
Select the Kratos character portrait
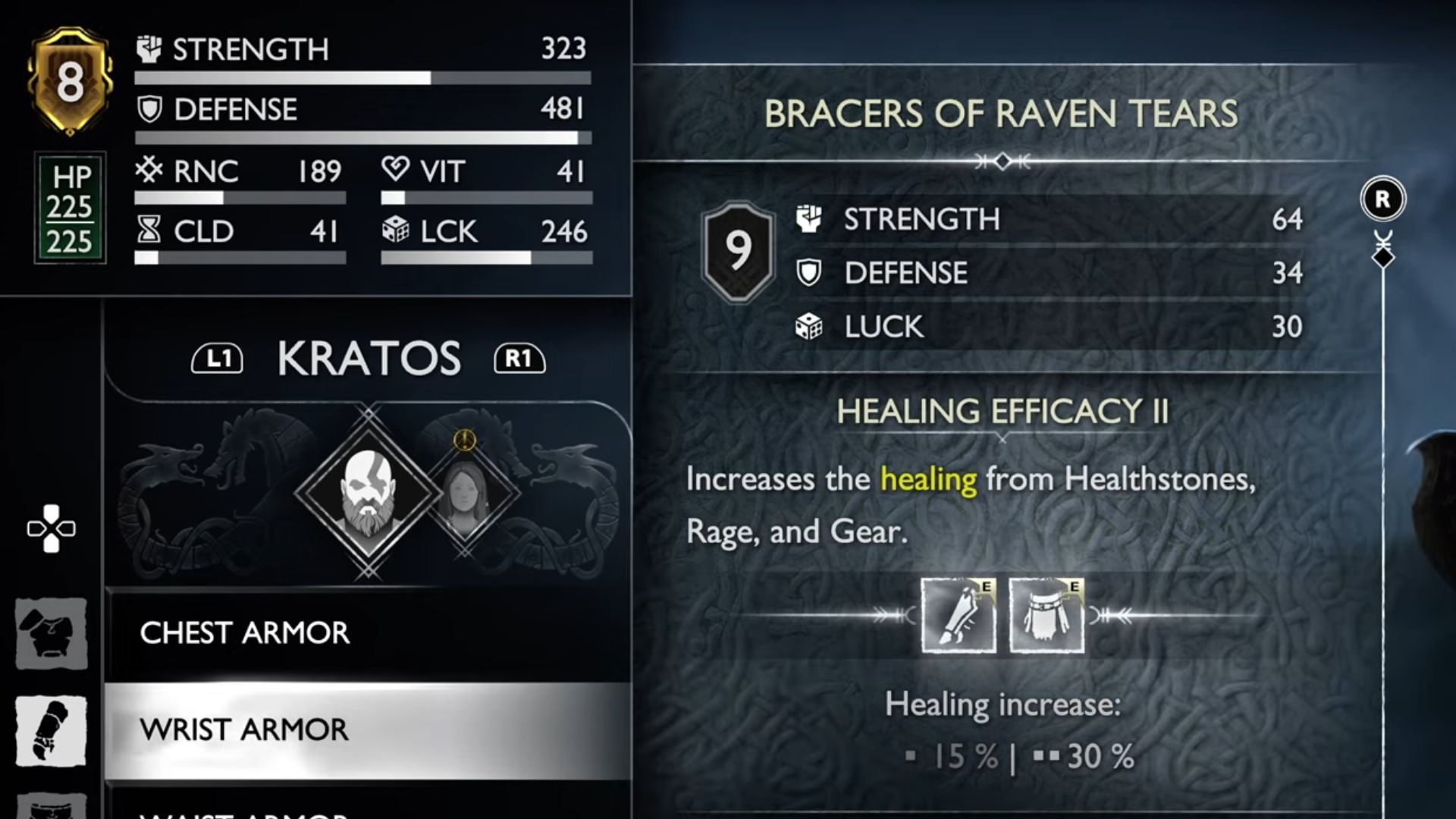click(369, 493)
